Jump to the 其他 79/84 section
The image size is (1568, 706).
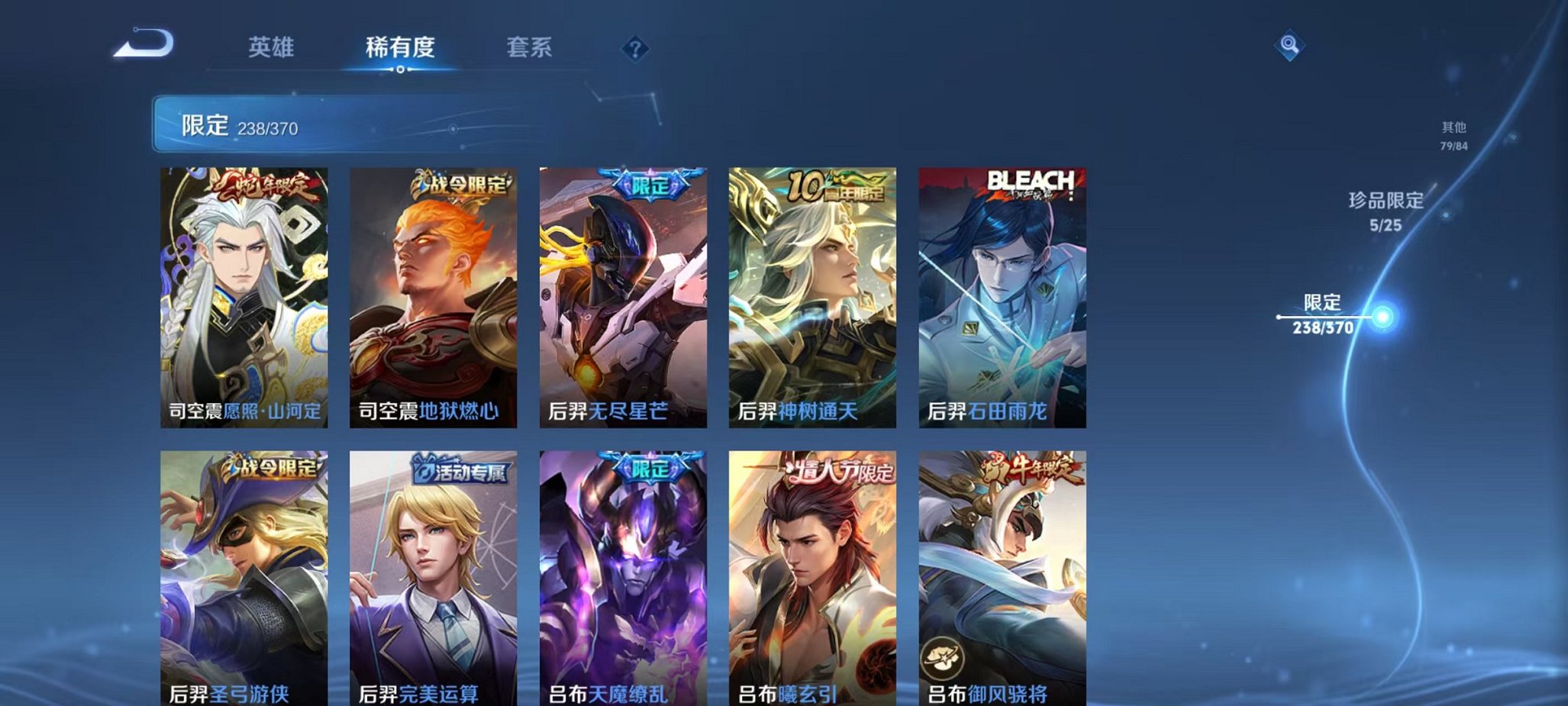[x=1453, y=137]
